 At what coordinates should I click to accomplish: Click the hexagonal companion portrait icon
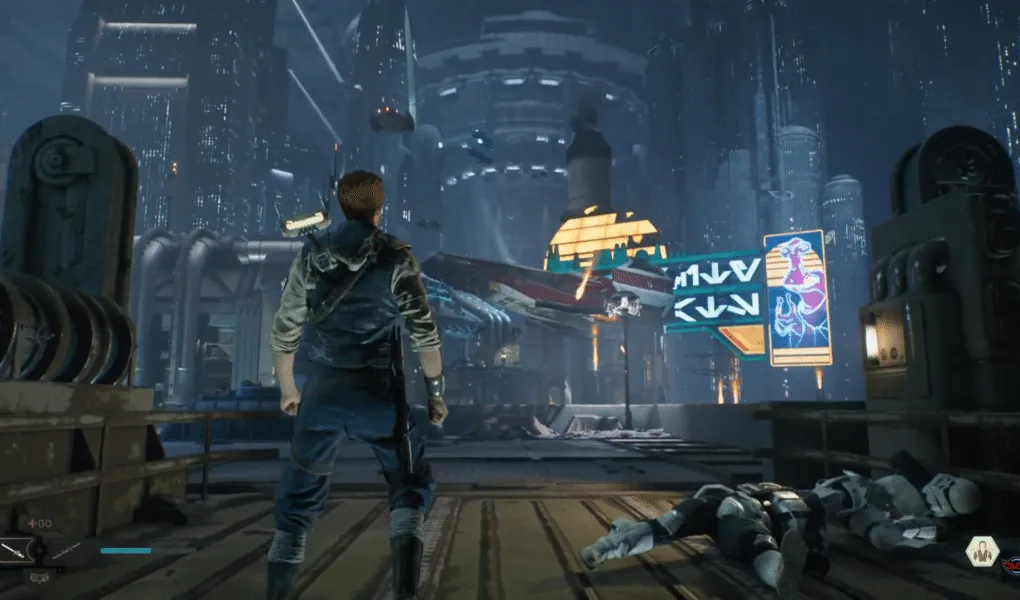pos(982,551)
